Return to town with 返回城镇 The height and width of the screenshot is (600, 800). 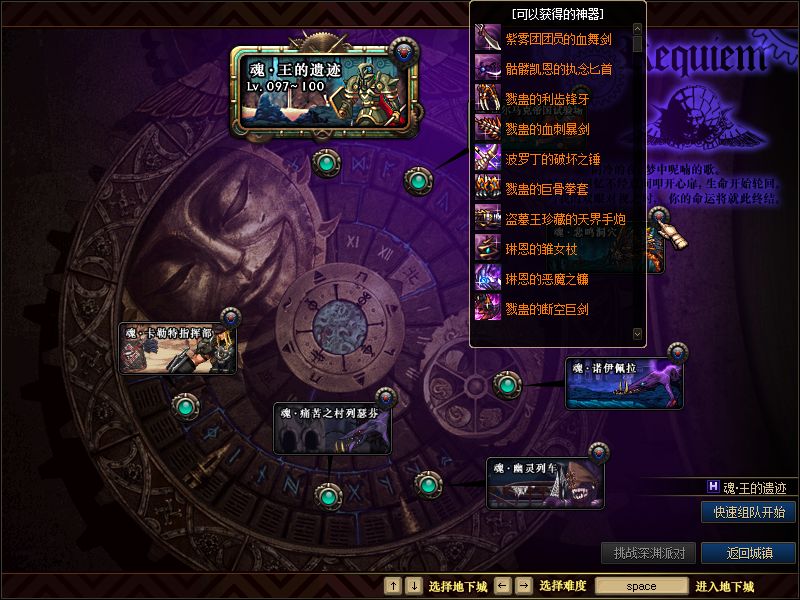pyautogui.click(x=748, y=553)
